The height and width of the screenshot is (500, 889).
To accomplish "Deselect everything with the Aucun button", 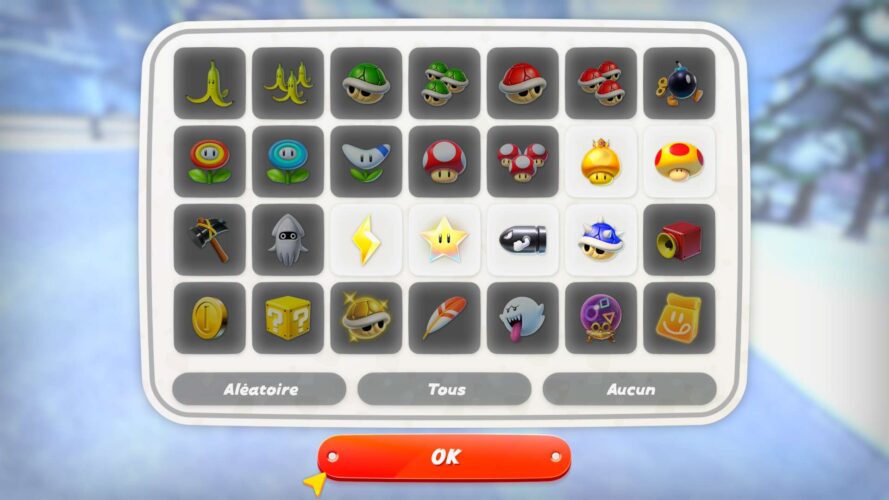I will (629, 389).
